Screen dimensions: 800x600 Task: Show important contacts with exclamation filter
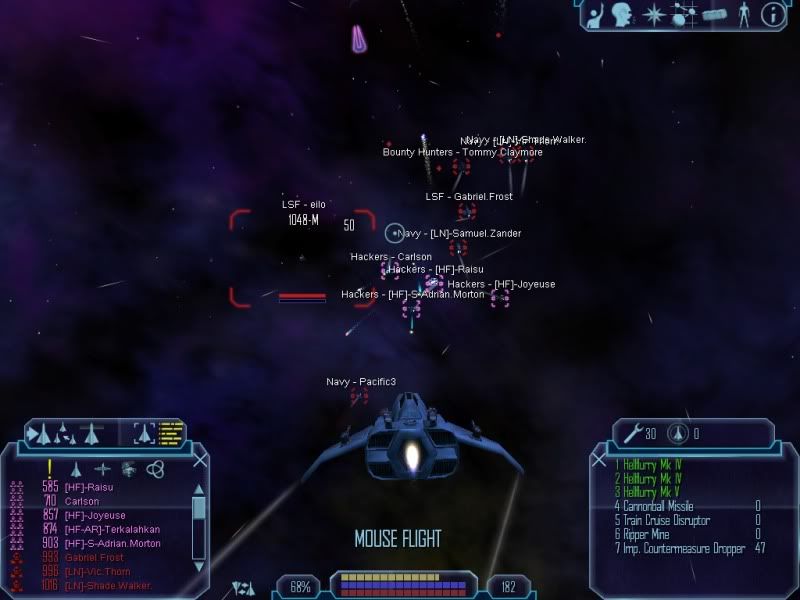(49, 468)
